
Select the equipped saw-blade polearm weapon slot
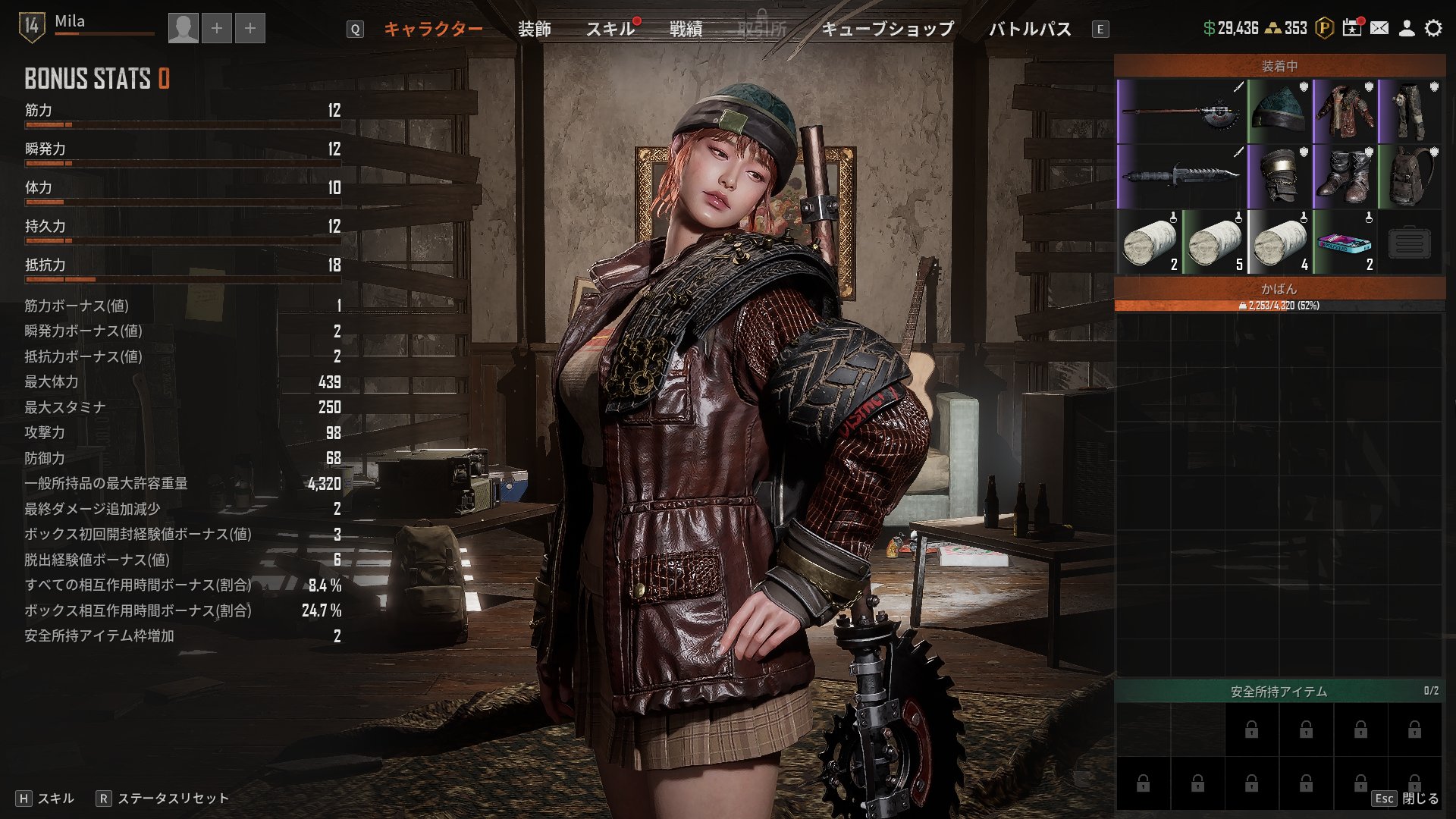tap(1181, 112)
